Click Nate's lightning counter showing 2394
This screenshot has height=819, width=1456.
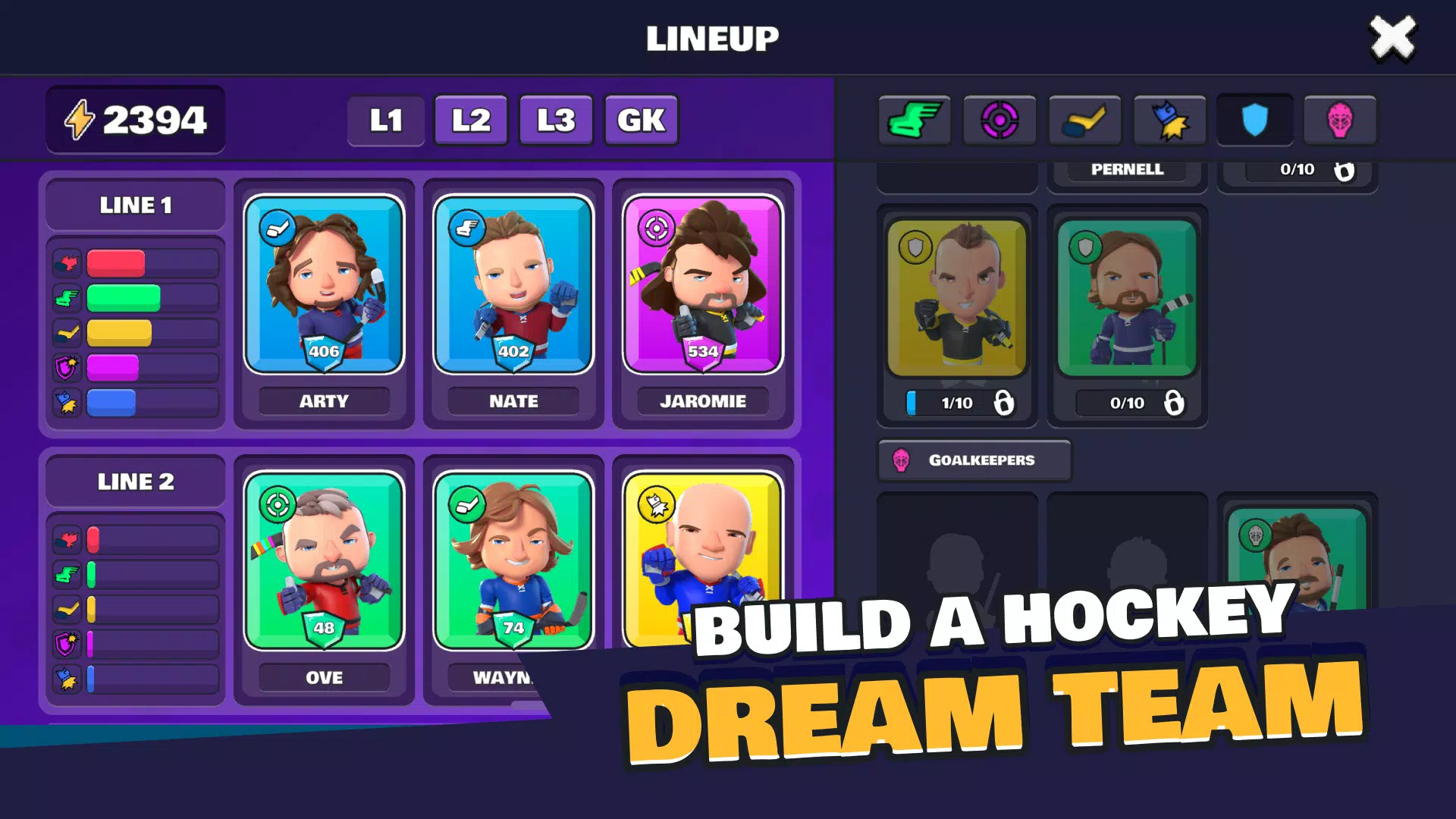click(x=135, y=118)
